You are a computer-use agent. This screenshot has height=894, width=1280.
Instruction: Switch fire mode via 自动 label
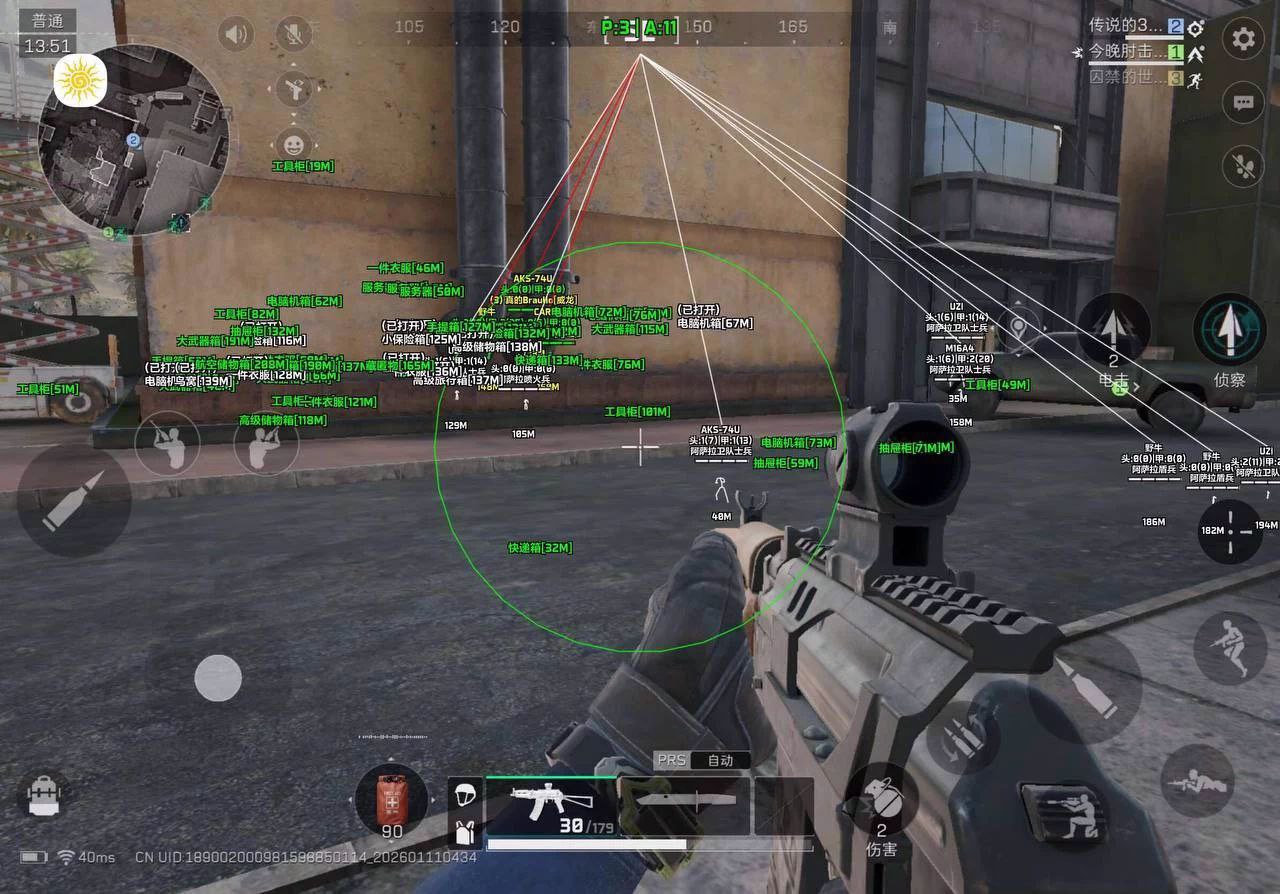click(x=720, y=760)
